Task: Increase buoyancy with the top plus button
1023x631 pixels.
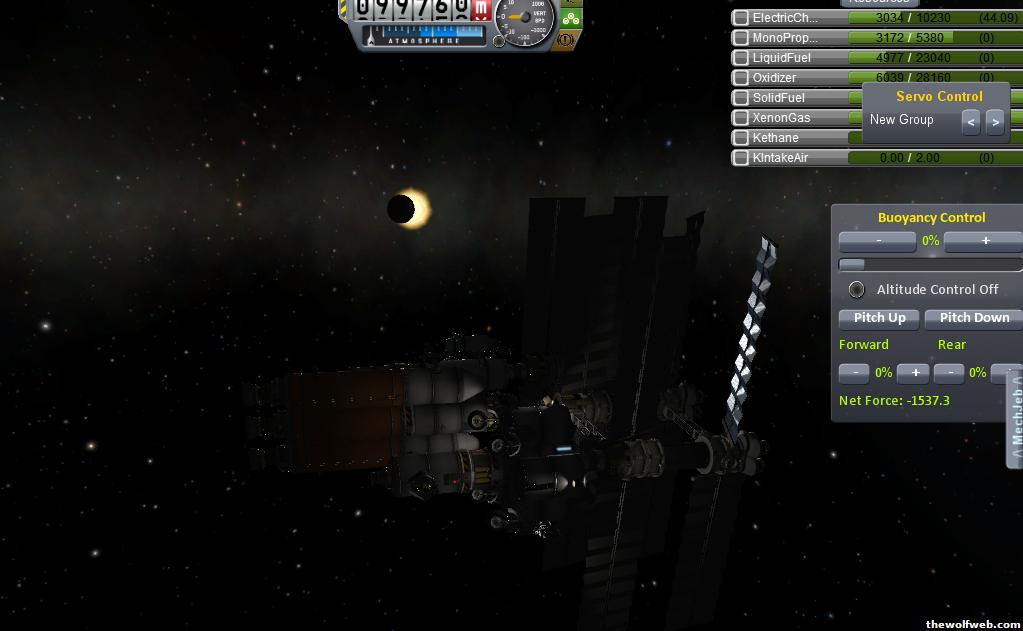Action: (x=984, y=241)
